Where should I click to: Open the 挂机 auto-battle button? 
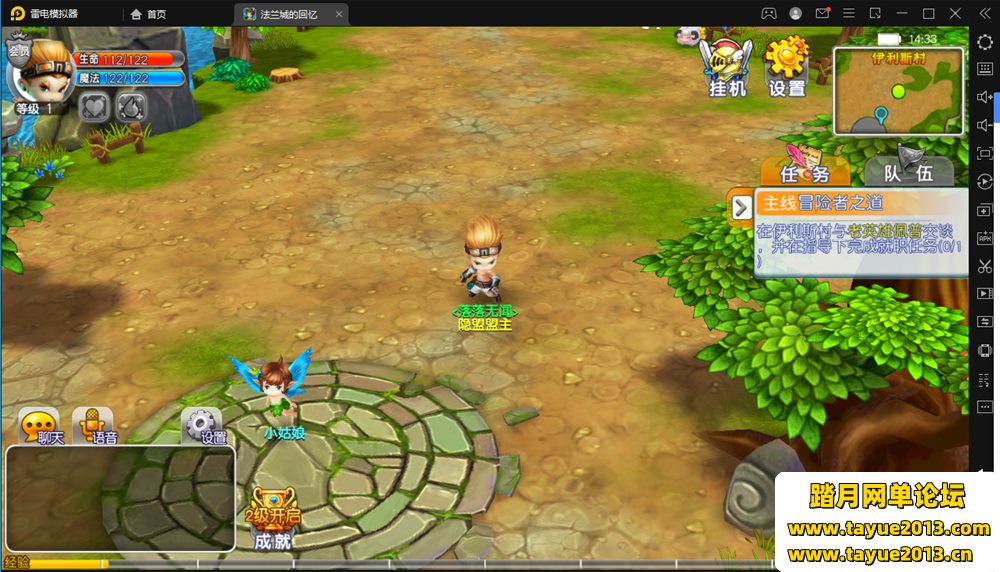(x=727, y=67)
